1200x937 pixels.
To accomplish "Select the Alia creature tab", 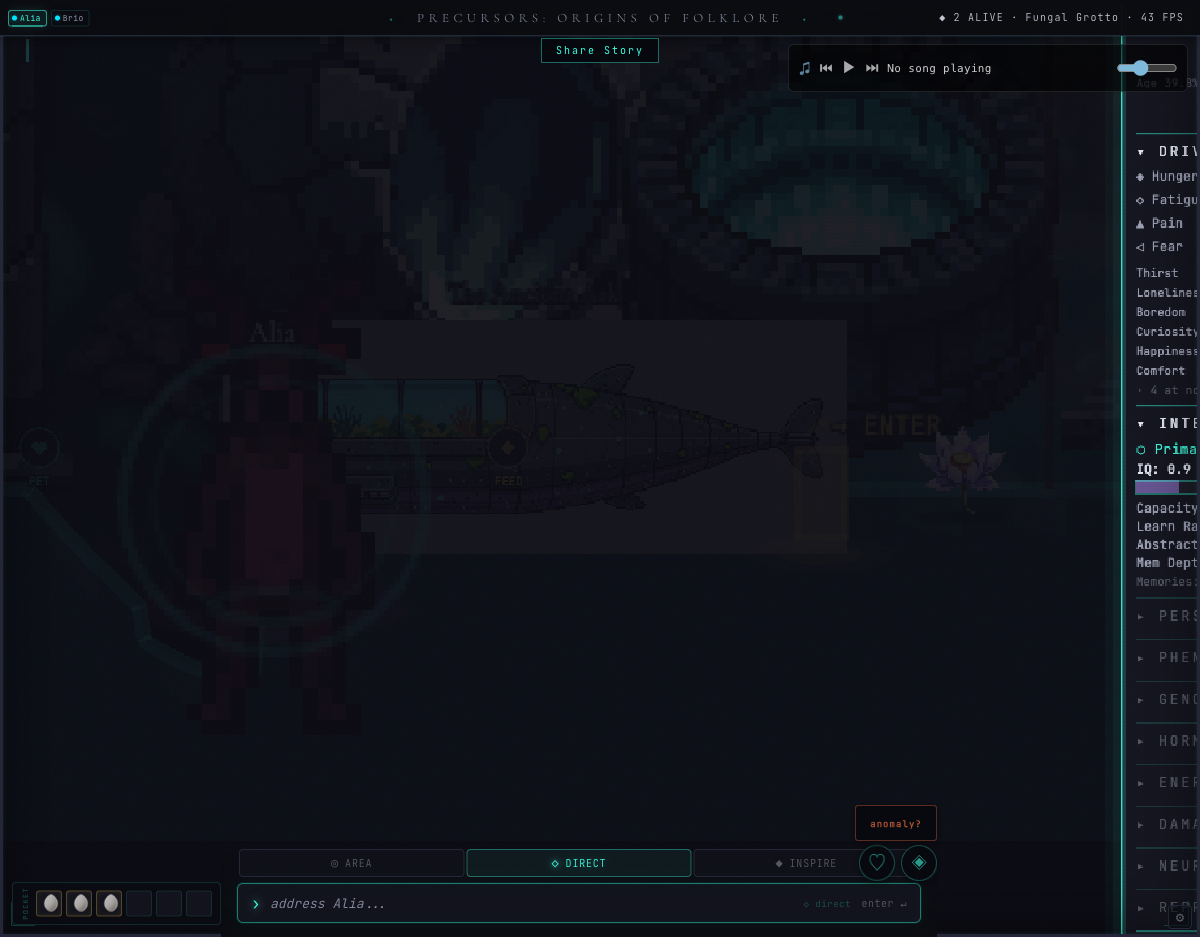I will click(27, 18).
